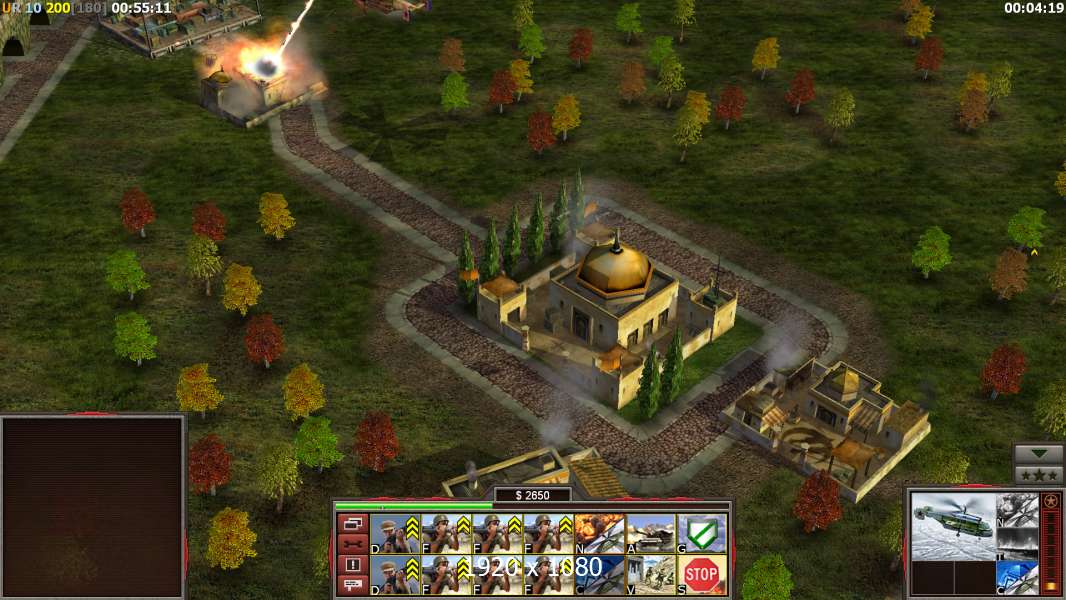
Task: Select the helicopter unit portrait
Action: point(952,525)
